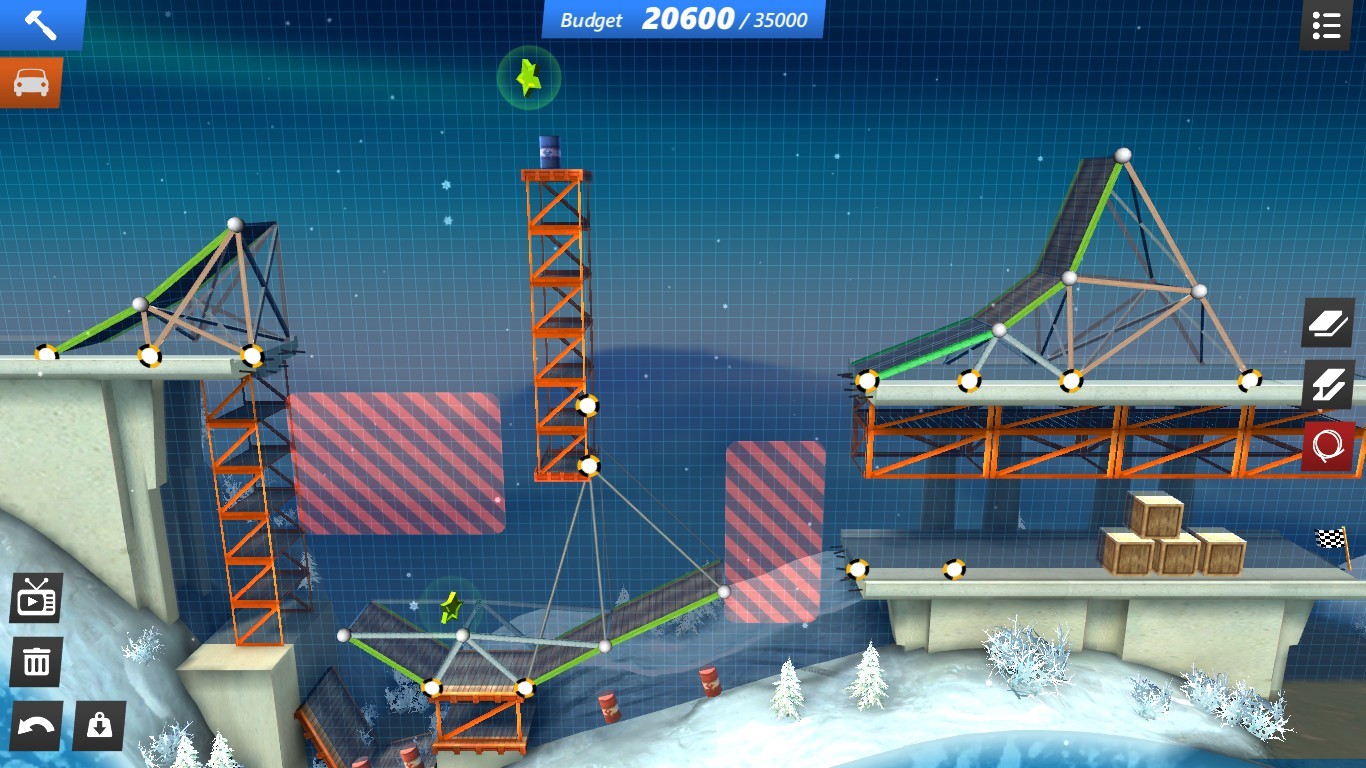Screen dimensions: 1366x768
Task: Undo the last building action
Action: [36, 726]
